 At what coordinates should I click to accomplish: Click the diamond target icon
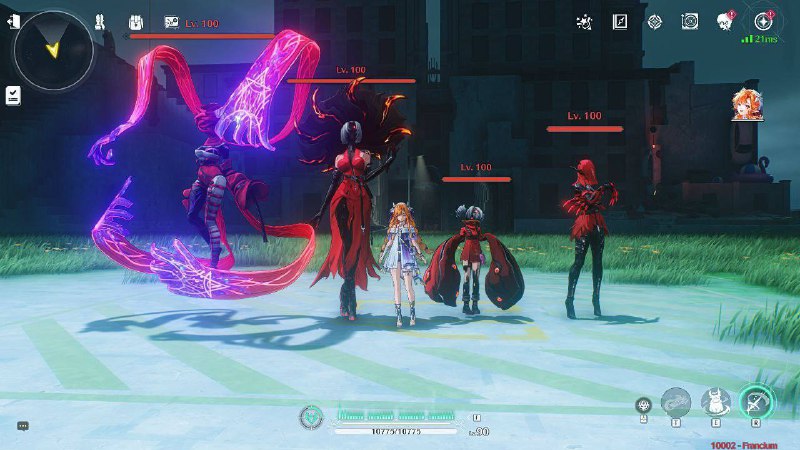pos(655,21)
